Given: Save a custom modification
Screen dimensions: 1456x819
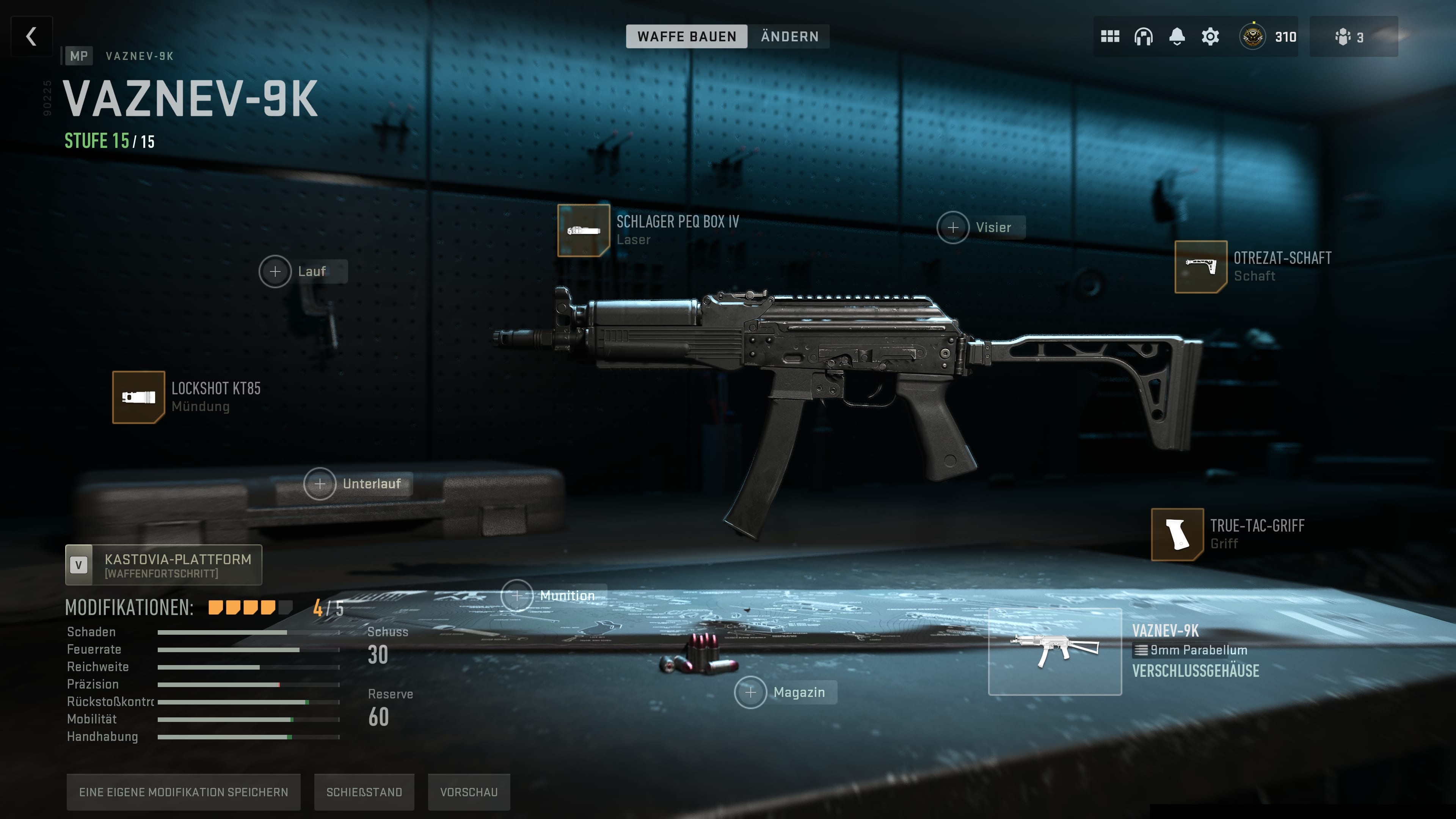Looking at the screenshot, I should click(x=183, y=792).
